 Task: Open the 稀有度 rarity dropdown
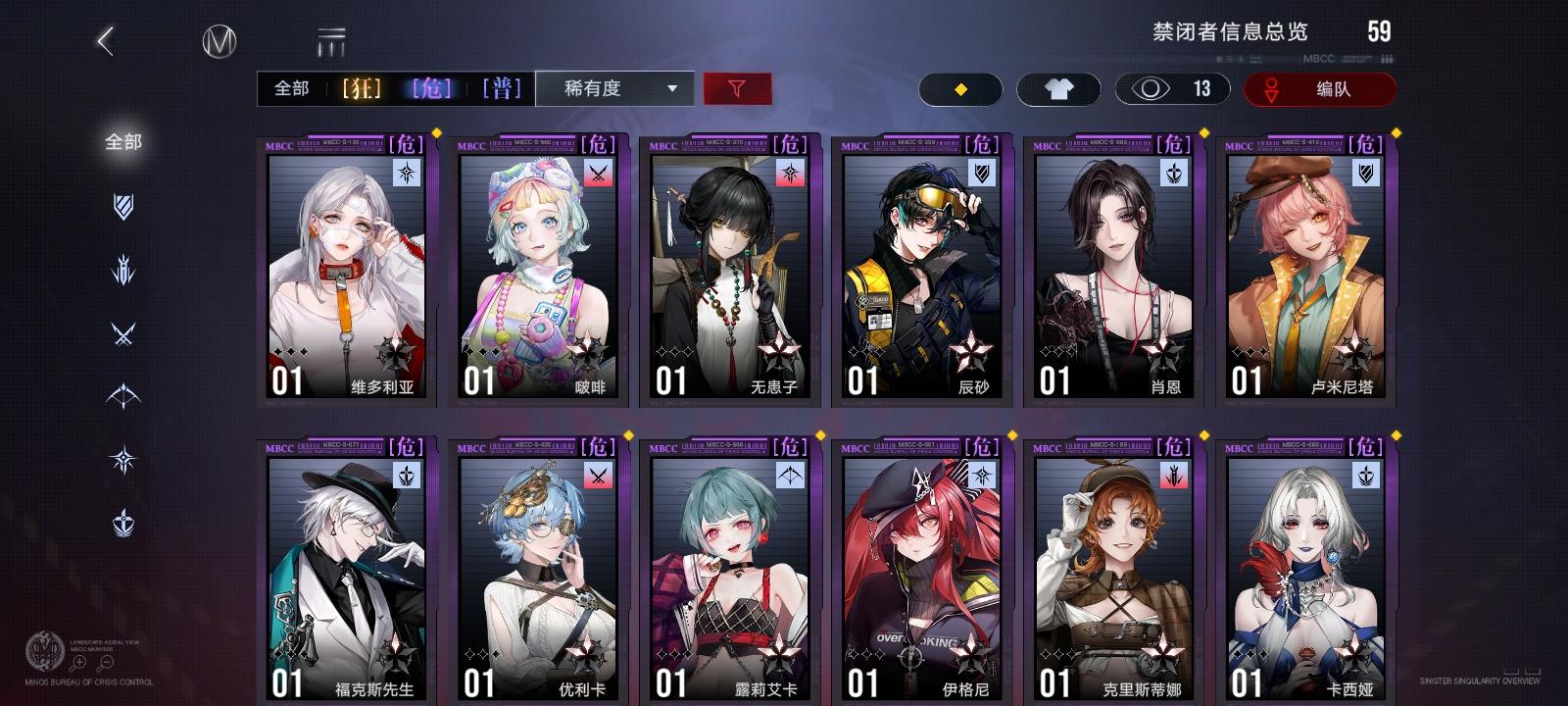tap(615, 88)
